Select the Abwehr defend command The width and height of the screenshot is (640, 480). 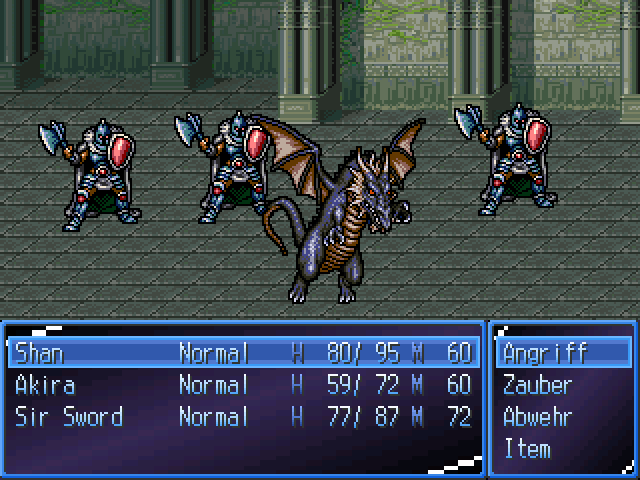pos(538,417)
